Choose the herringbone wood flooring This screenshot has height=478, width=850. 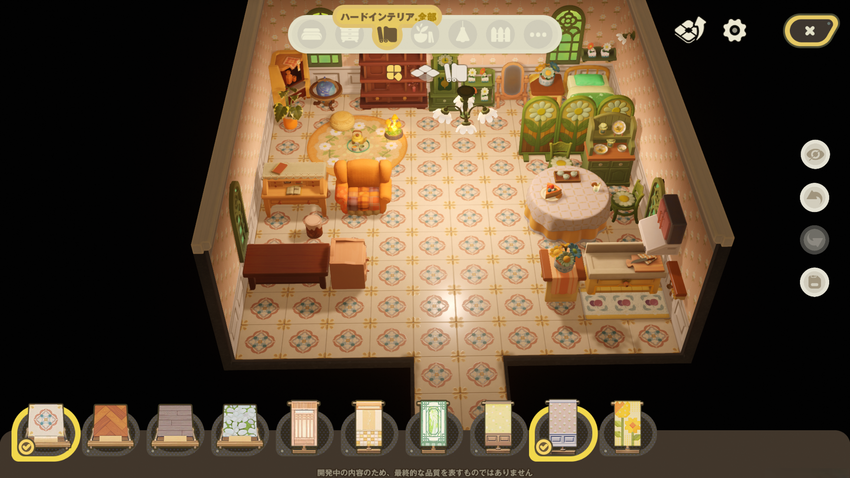[x=110, y=428]
